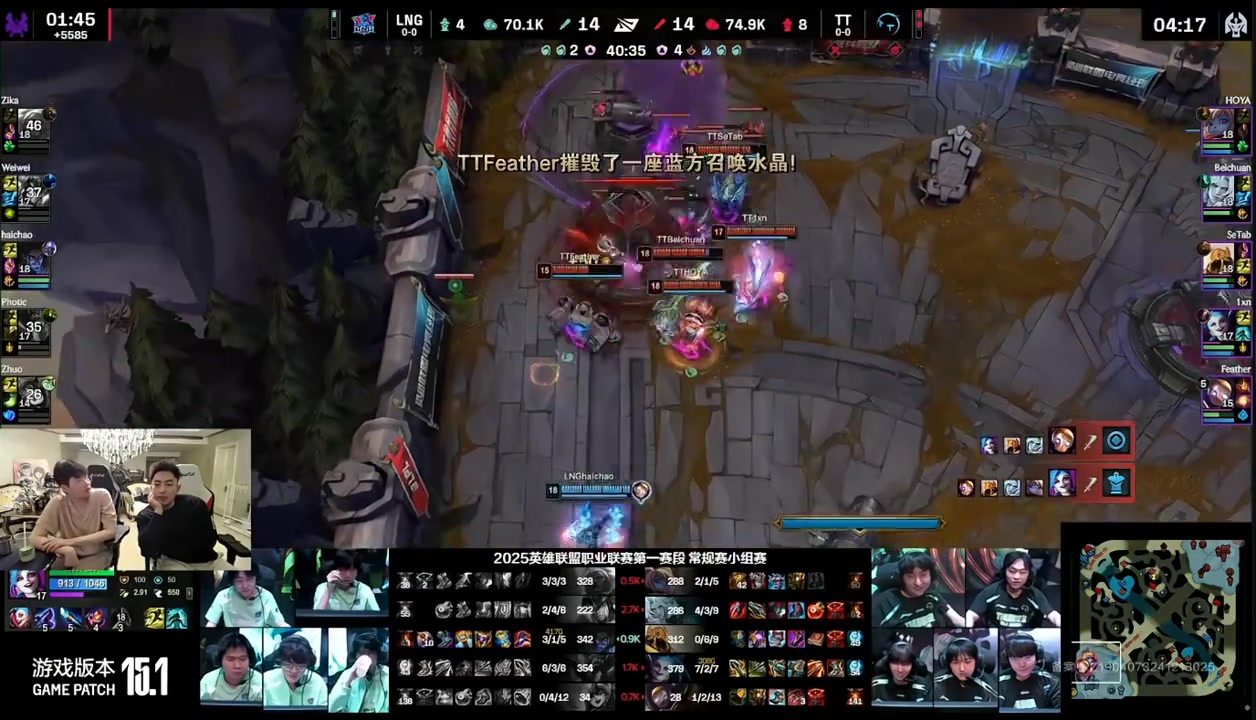Select Zhuo's player portrait
This screenshot has width=1256, height=720.
tap(33, 395)
